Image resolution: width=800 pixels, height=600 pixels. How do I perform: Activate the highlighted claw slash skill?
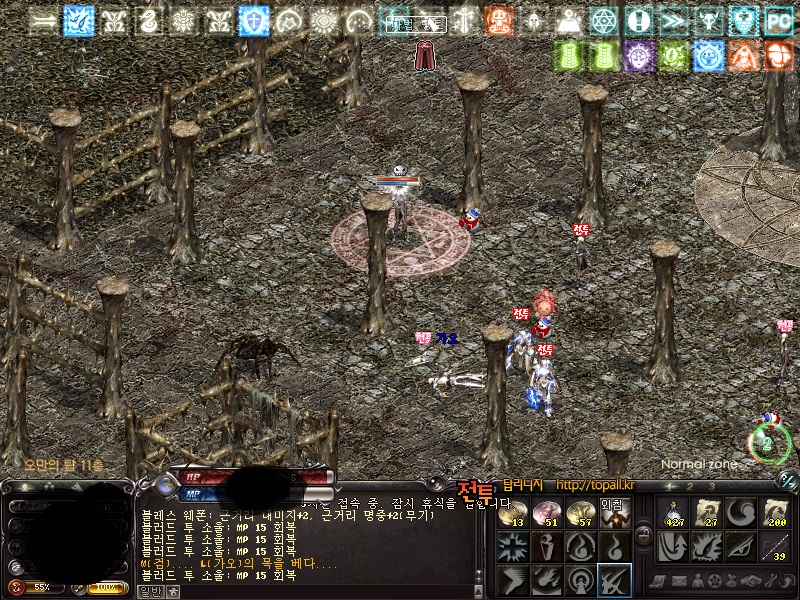click(x=613, y=579)
